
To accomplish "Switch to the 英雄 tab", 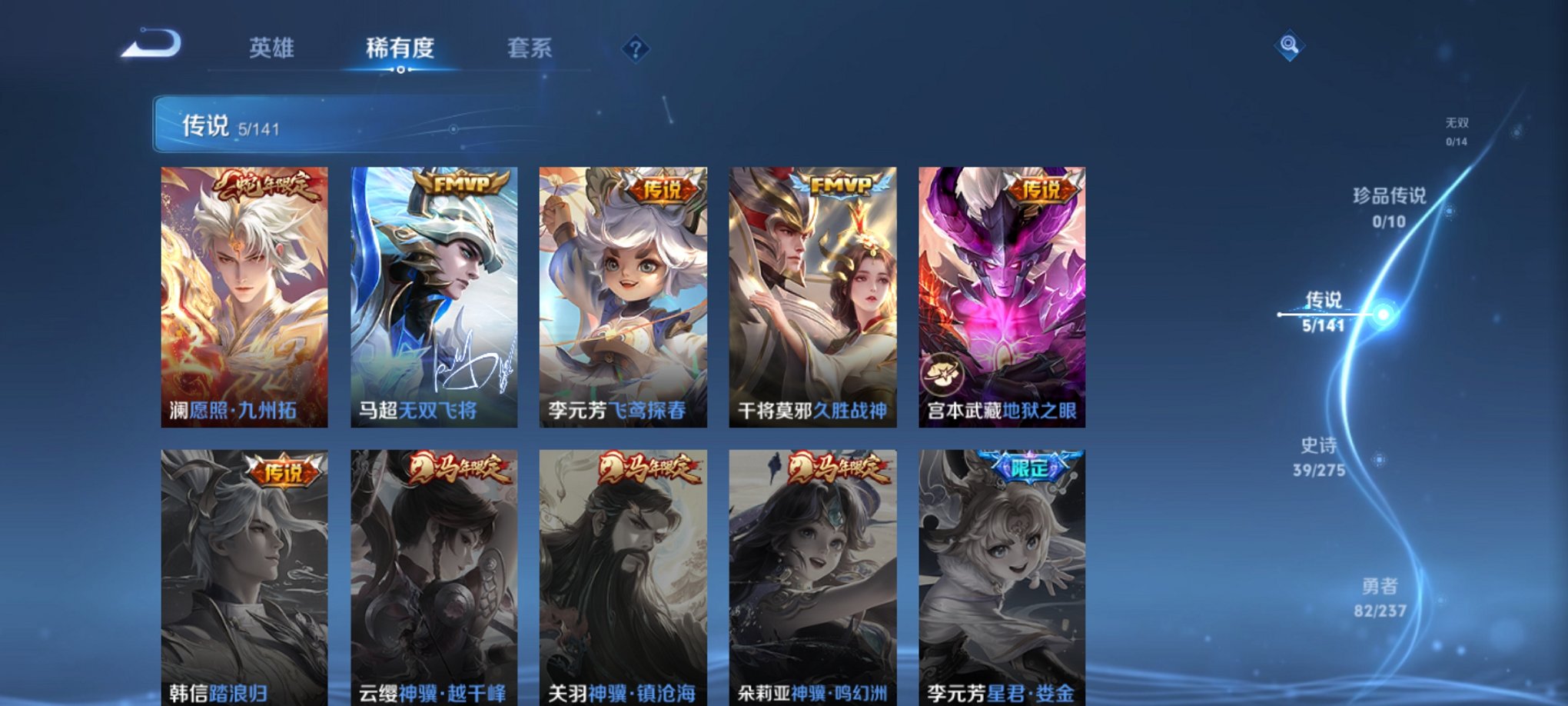I will (x=274, y=48).
